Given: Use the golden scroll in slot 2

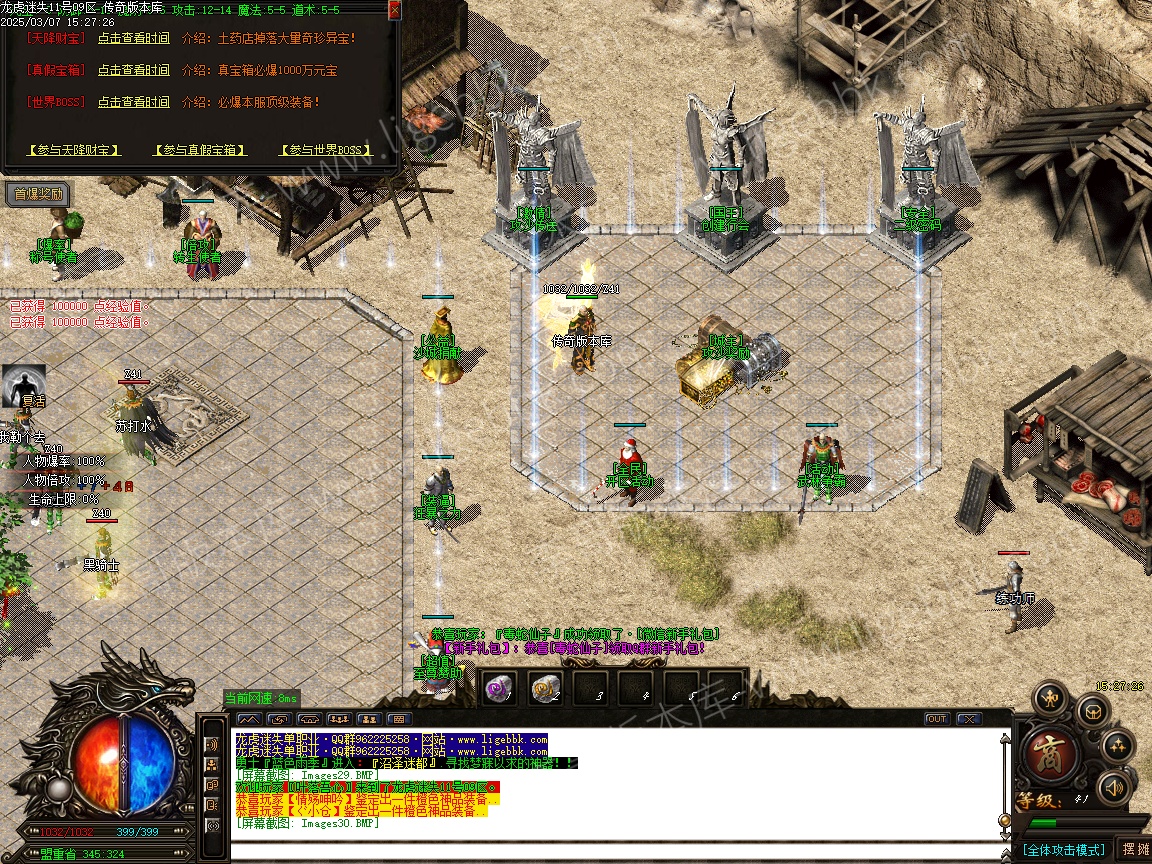Looking at the screenshot, I should click(x=545, y=687).
